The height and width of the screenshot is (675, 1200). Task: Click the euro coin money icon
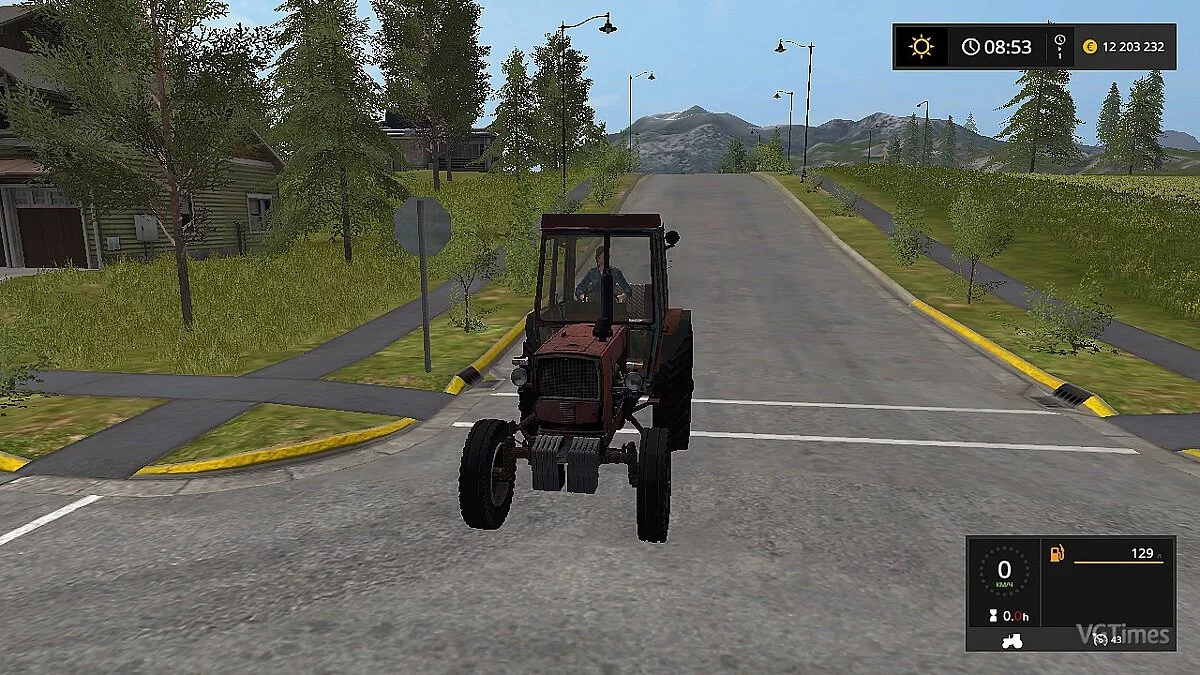[x=1089, y=47]
